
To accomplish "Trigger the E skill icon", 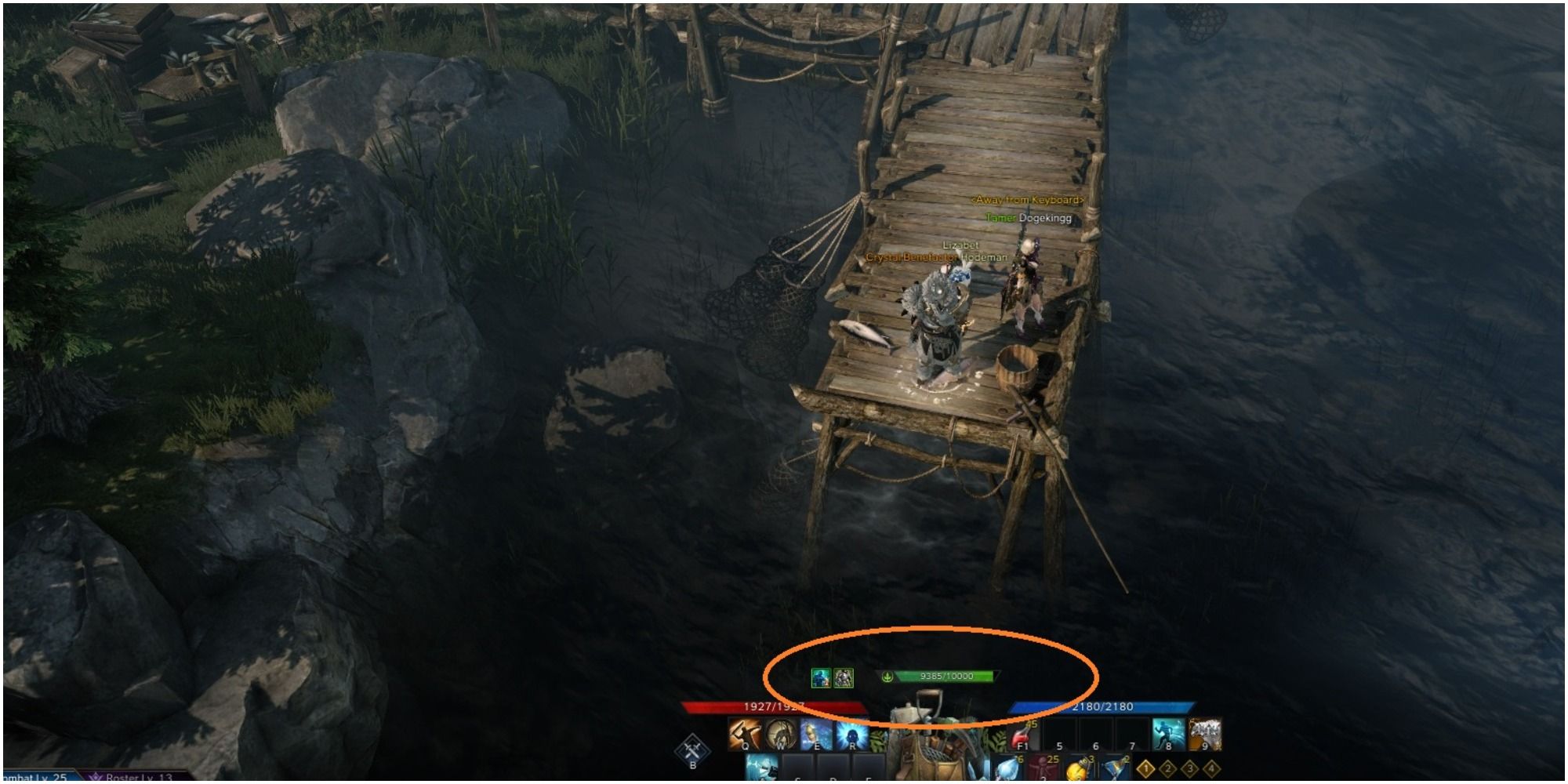I will (x=817, y=735).
